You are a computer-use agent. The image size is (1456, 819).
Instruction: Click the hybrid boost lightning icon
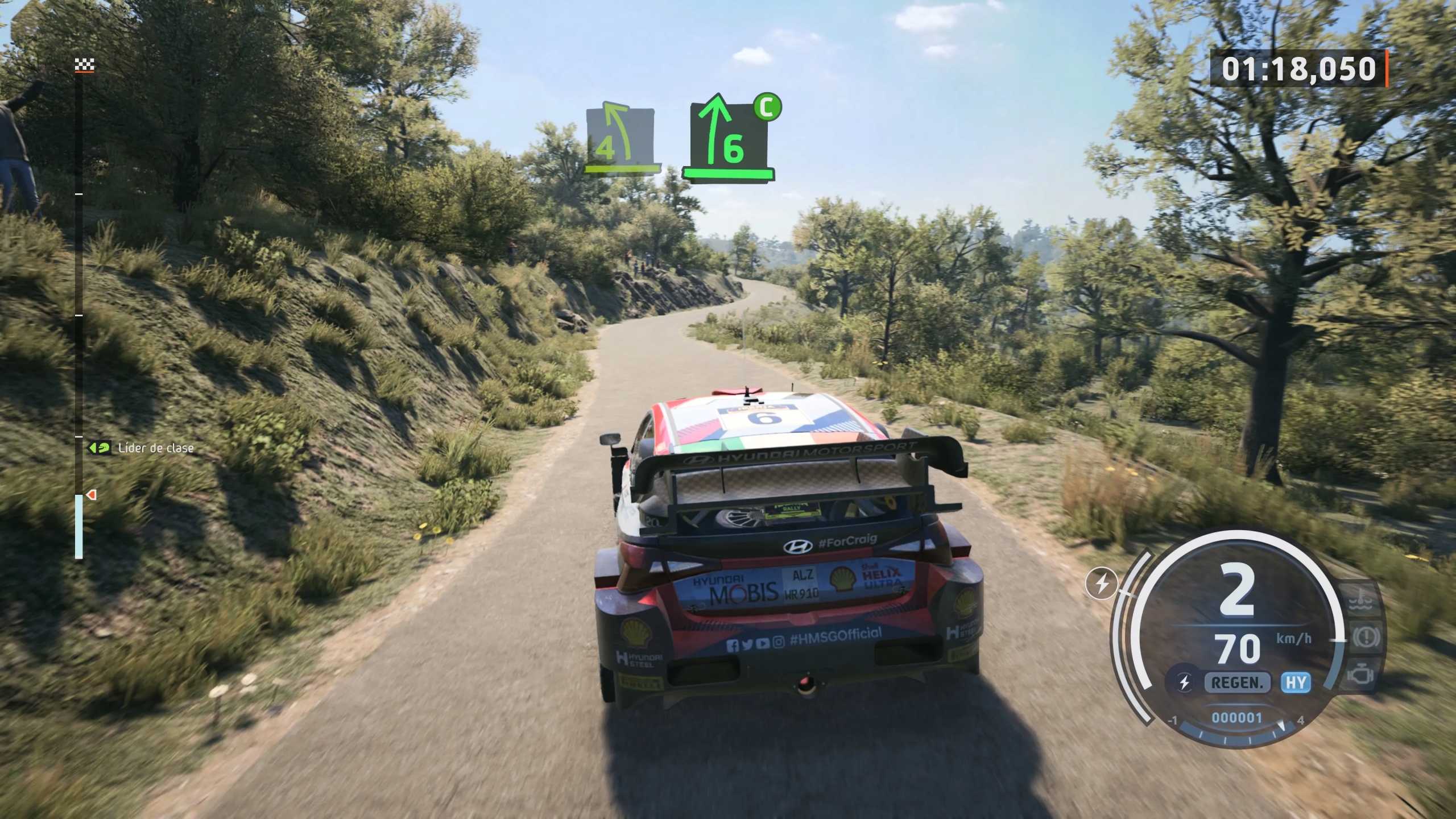1102,584
